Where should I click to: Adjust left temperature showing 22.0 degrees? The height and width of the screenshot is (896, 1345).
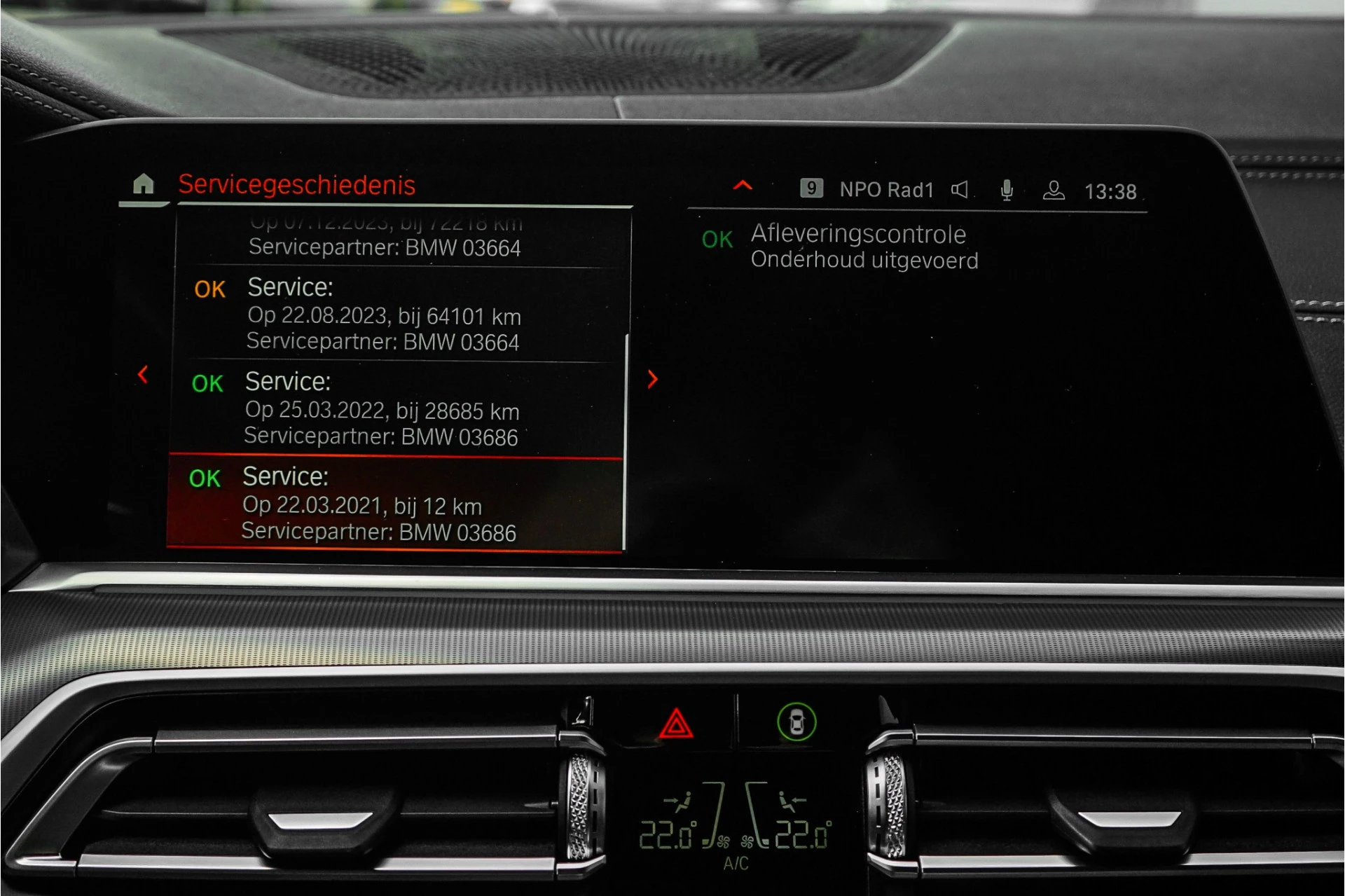tap(667, 832)
